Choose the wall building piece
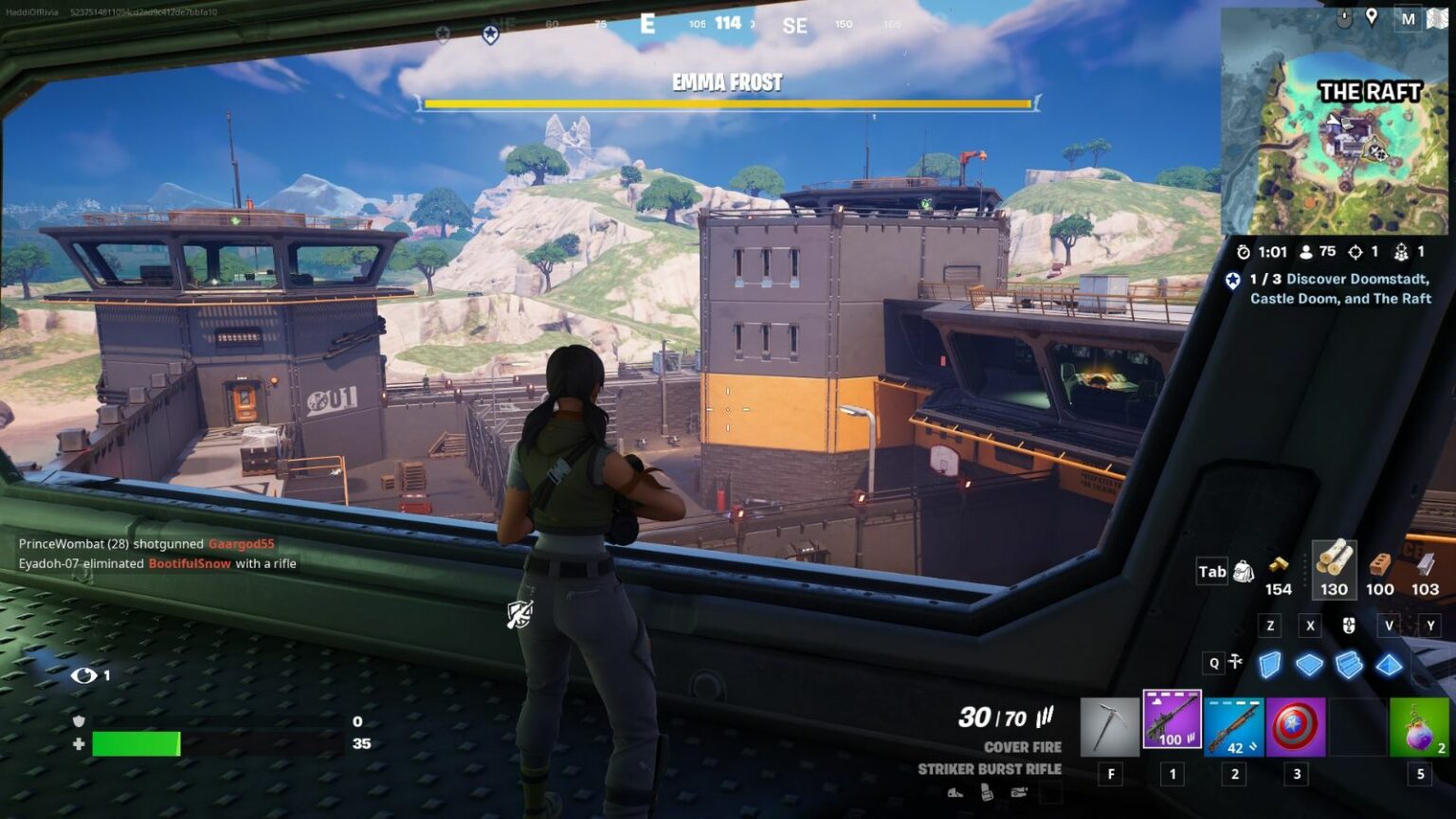The image size is (1456, 819). [x=1269, y=664]
